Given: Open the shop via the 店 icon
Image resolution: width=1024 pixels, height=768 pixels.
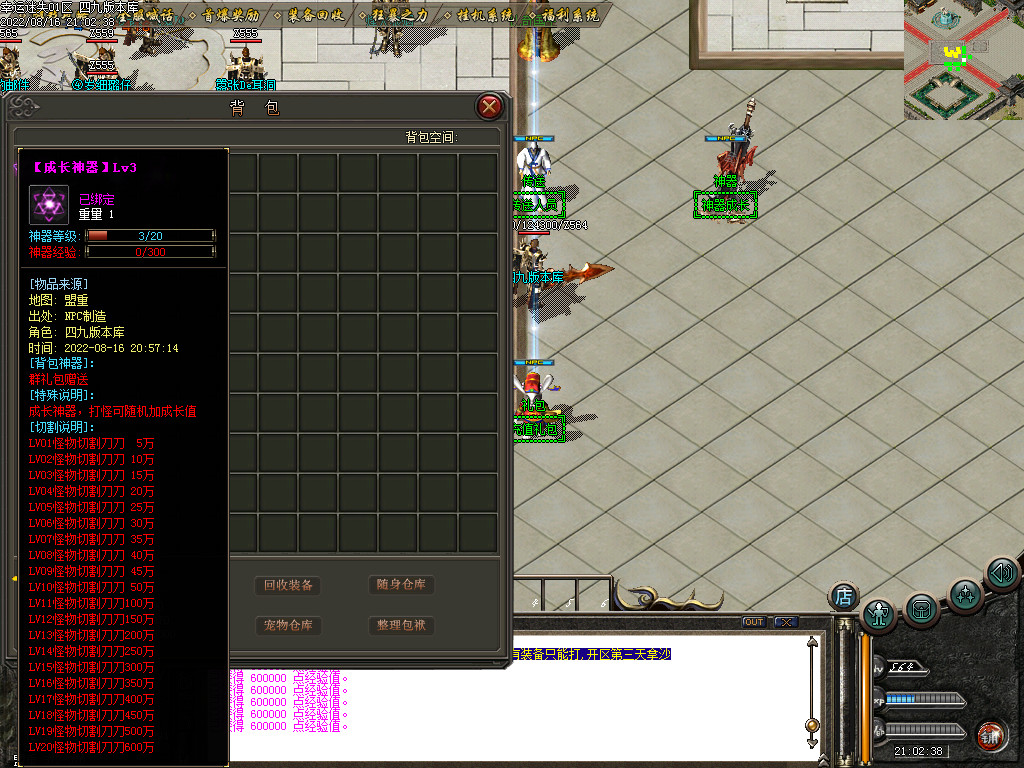Looking at the screenshot, I should (843, 597).
